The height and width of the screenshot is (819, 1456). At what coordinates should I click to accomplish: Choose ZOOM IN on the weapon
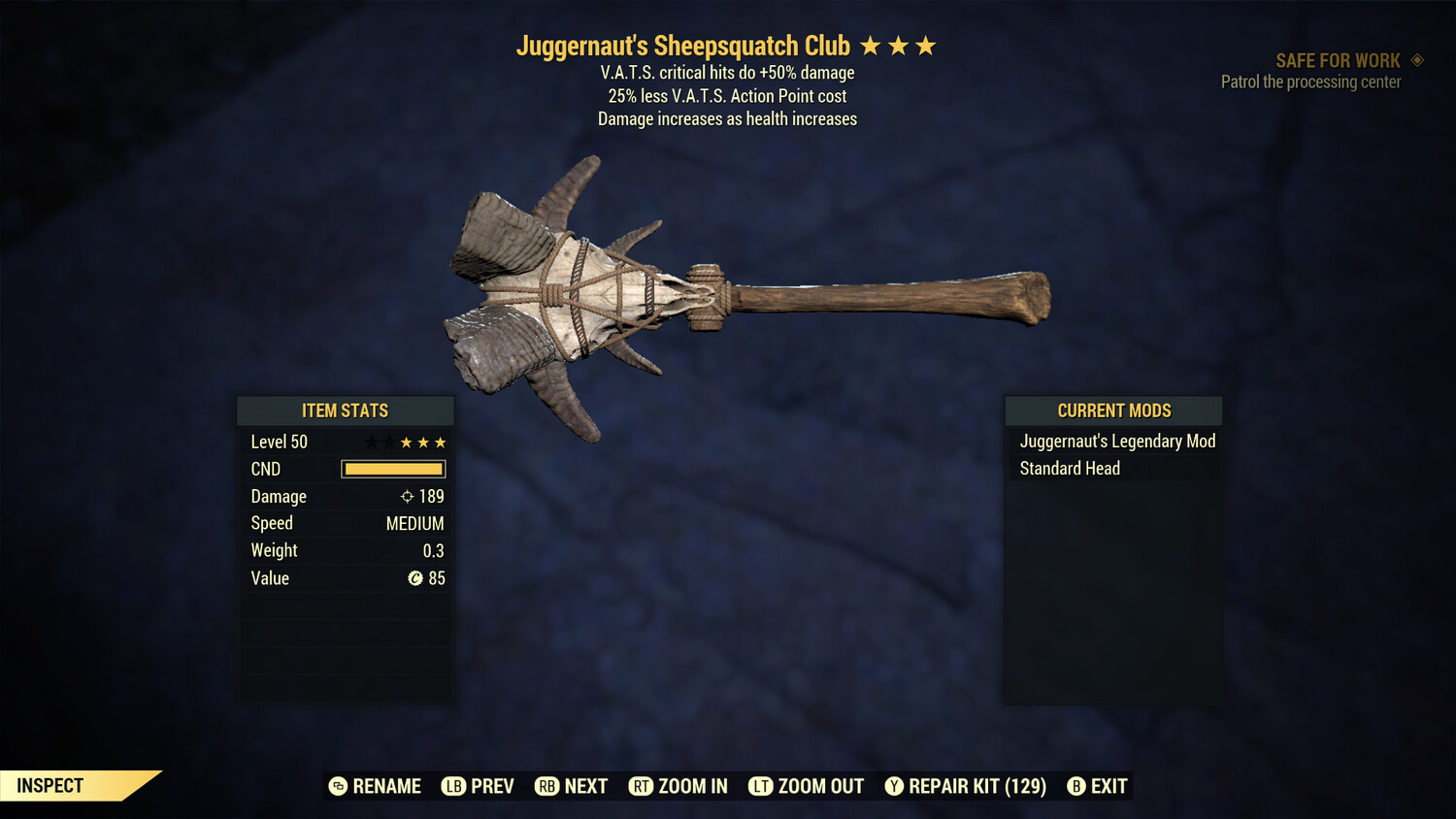tap(678, 786)
